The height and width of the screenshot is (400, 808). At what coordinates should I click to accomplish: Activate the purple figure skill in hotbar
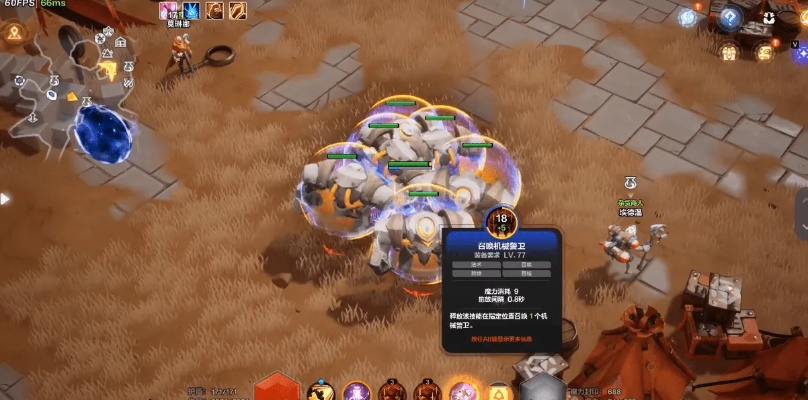pos(357,391)
